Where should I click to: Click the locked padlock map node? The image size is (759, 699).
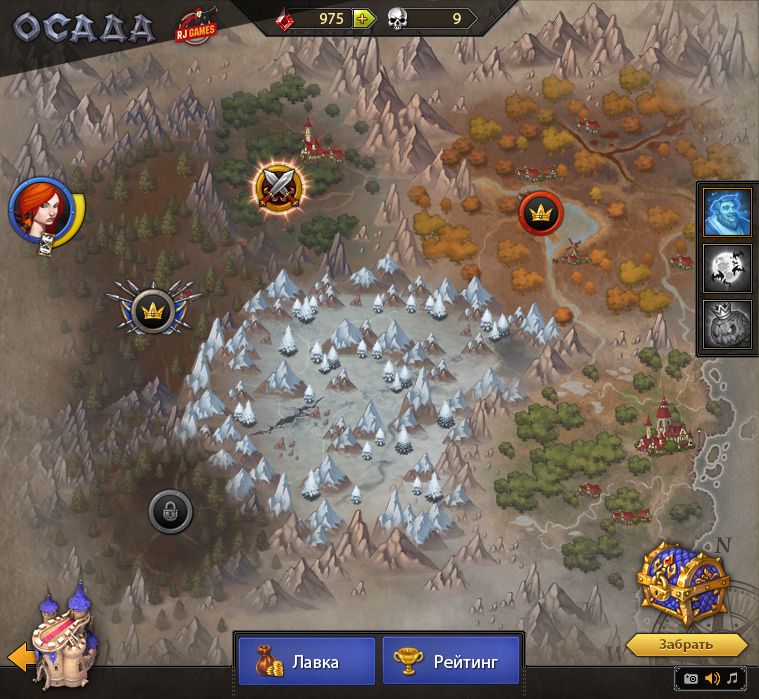point(170,513)
